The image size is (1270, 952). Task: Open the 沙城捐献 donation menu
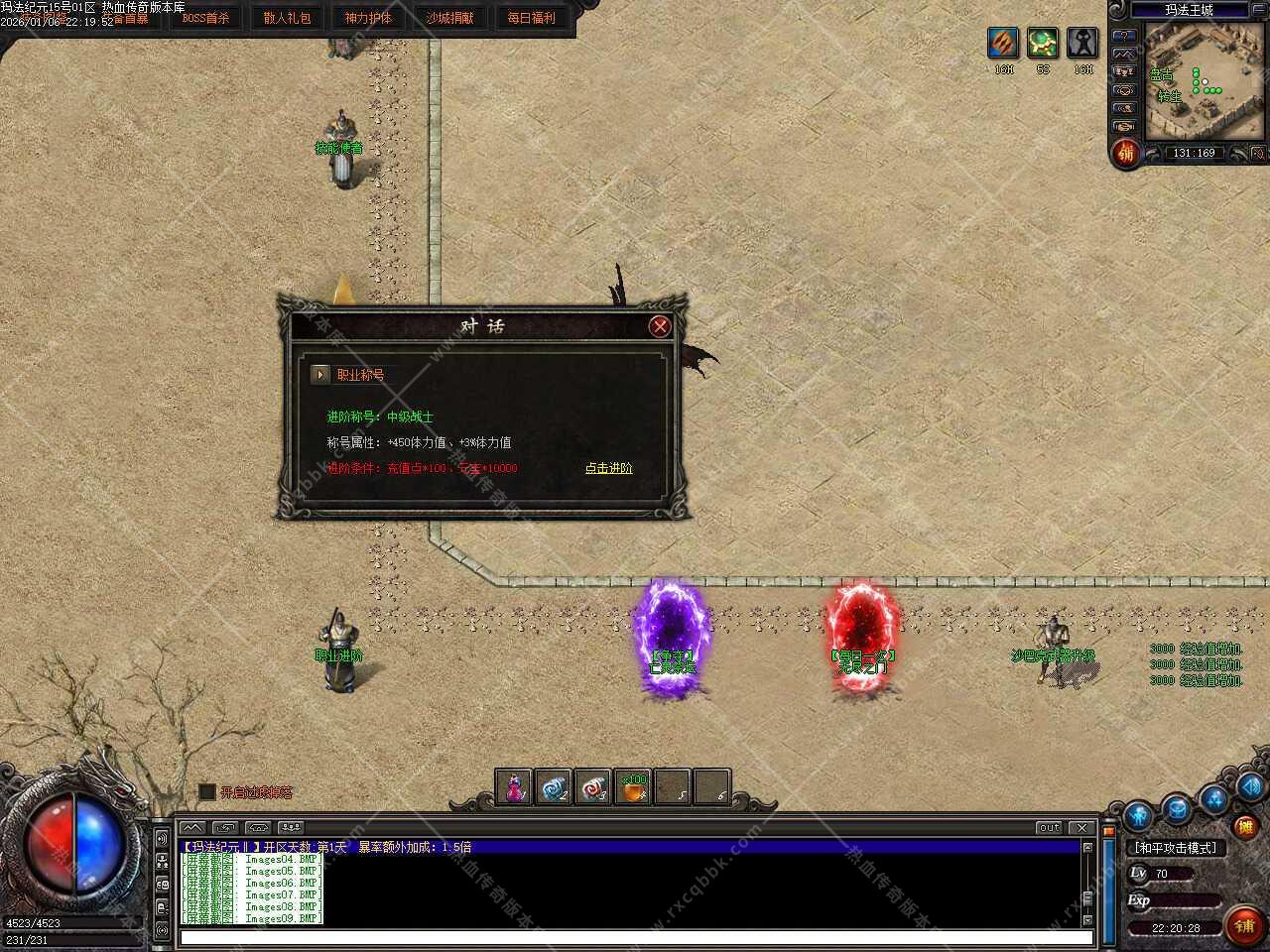(x=449, y=18)
